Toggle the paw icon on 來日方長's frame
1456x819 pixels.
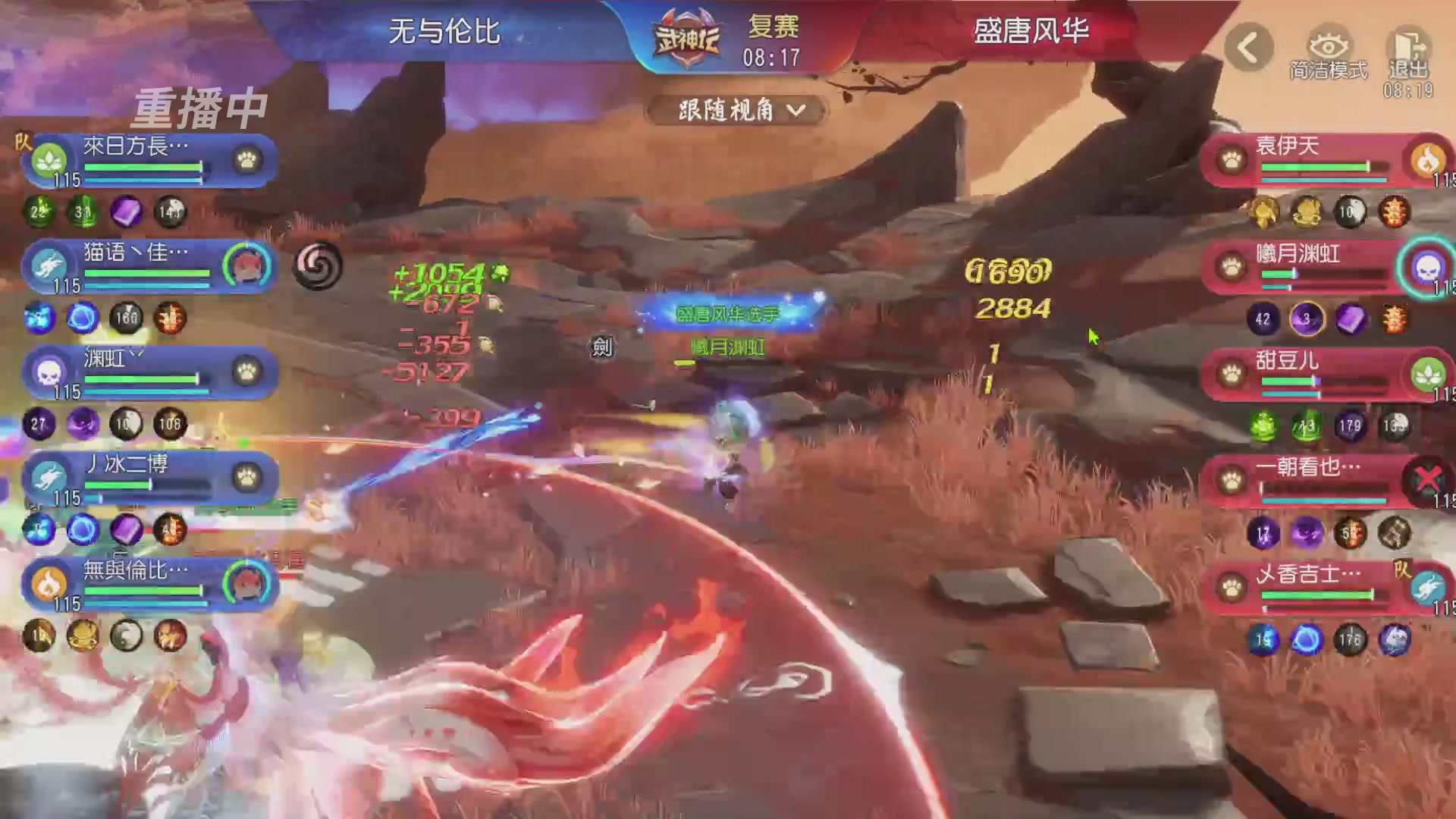tap(244, 158)
